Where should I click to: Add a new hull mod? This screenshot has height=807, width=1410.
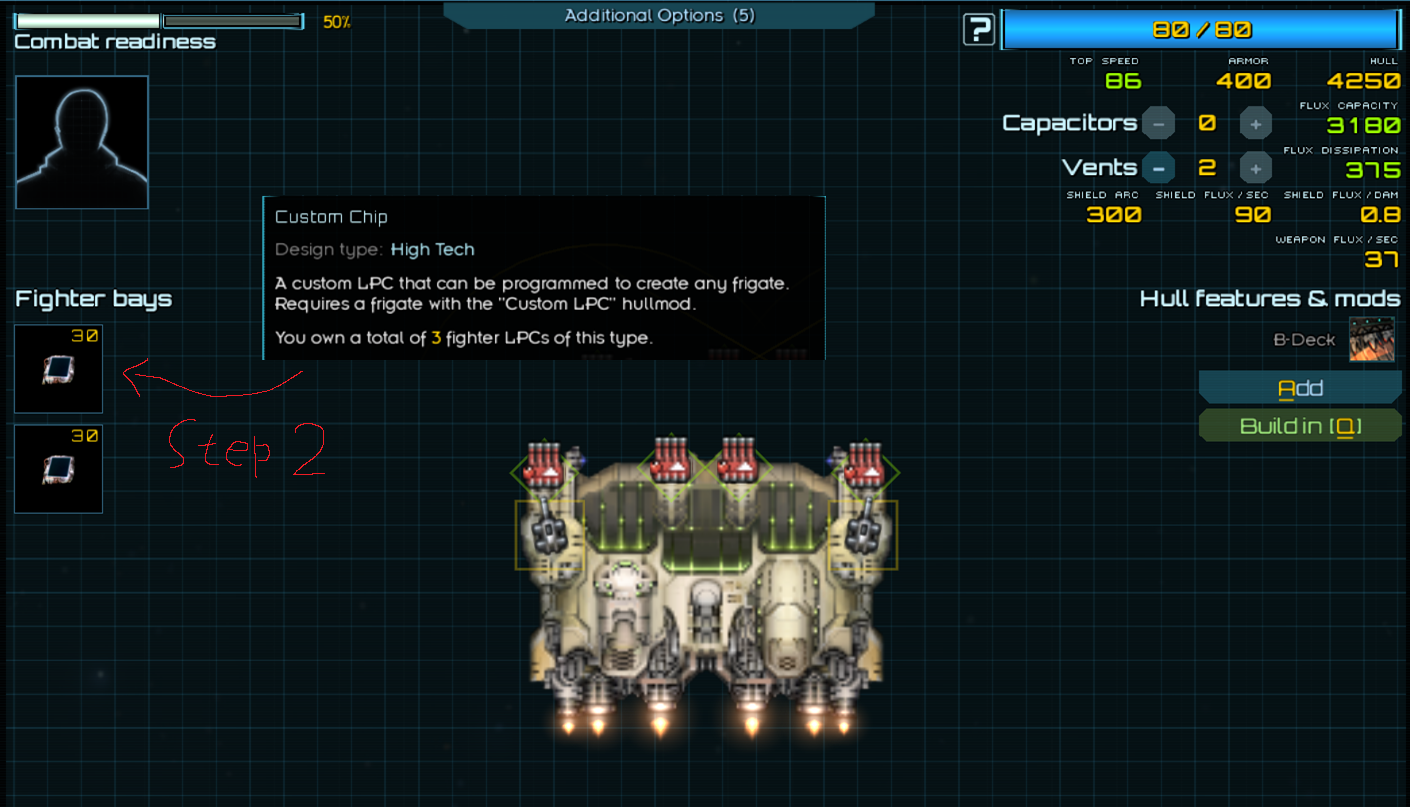click(1300, 388)
